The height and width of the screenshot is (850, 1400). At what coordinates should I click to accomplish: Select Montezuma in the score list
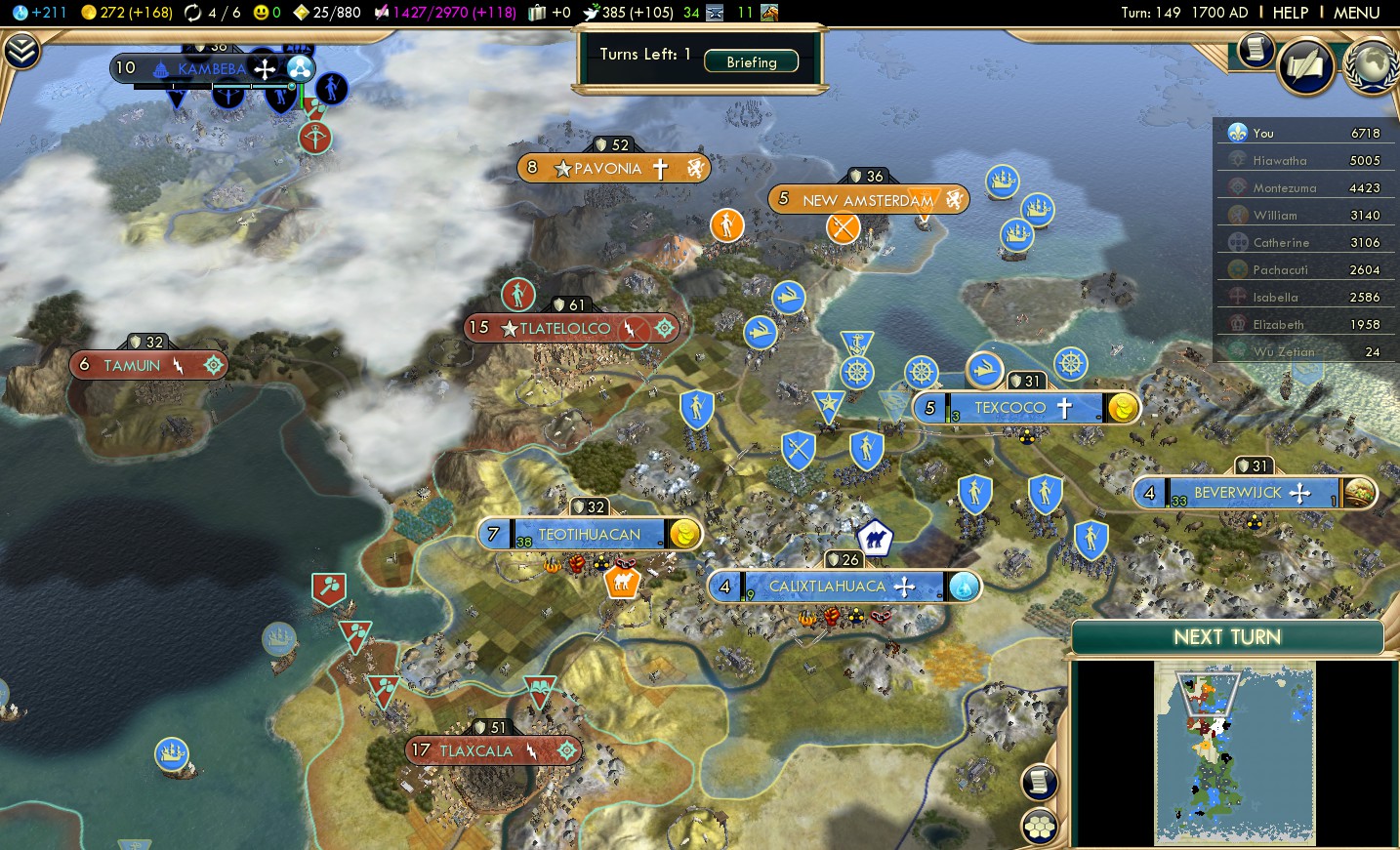point(1304,187)
